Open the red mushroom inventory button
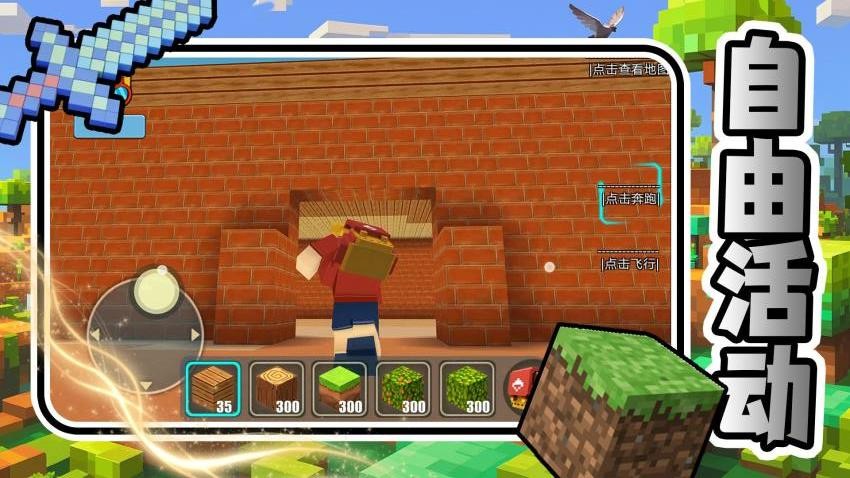 tap(521, 386)
